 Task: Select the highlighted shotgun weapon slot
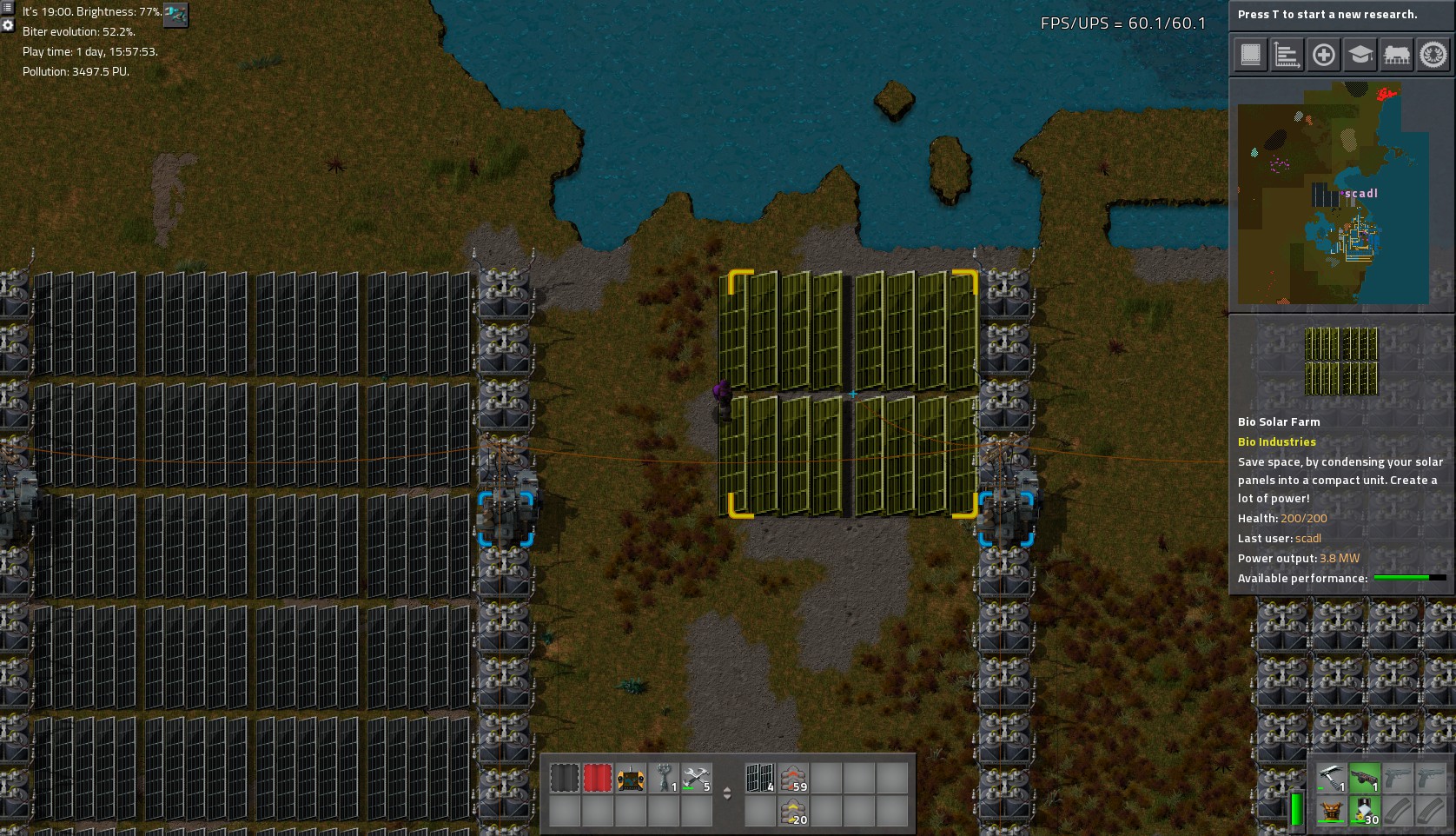1364,778
